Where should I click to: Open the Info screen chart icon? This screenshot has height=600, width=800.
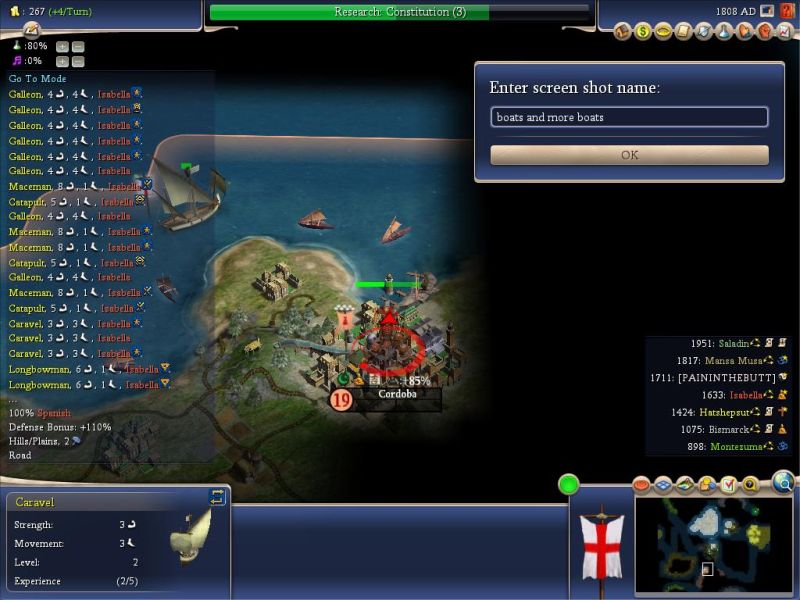click(x=785, y=32)
